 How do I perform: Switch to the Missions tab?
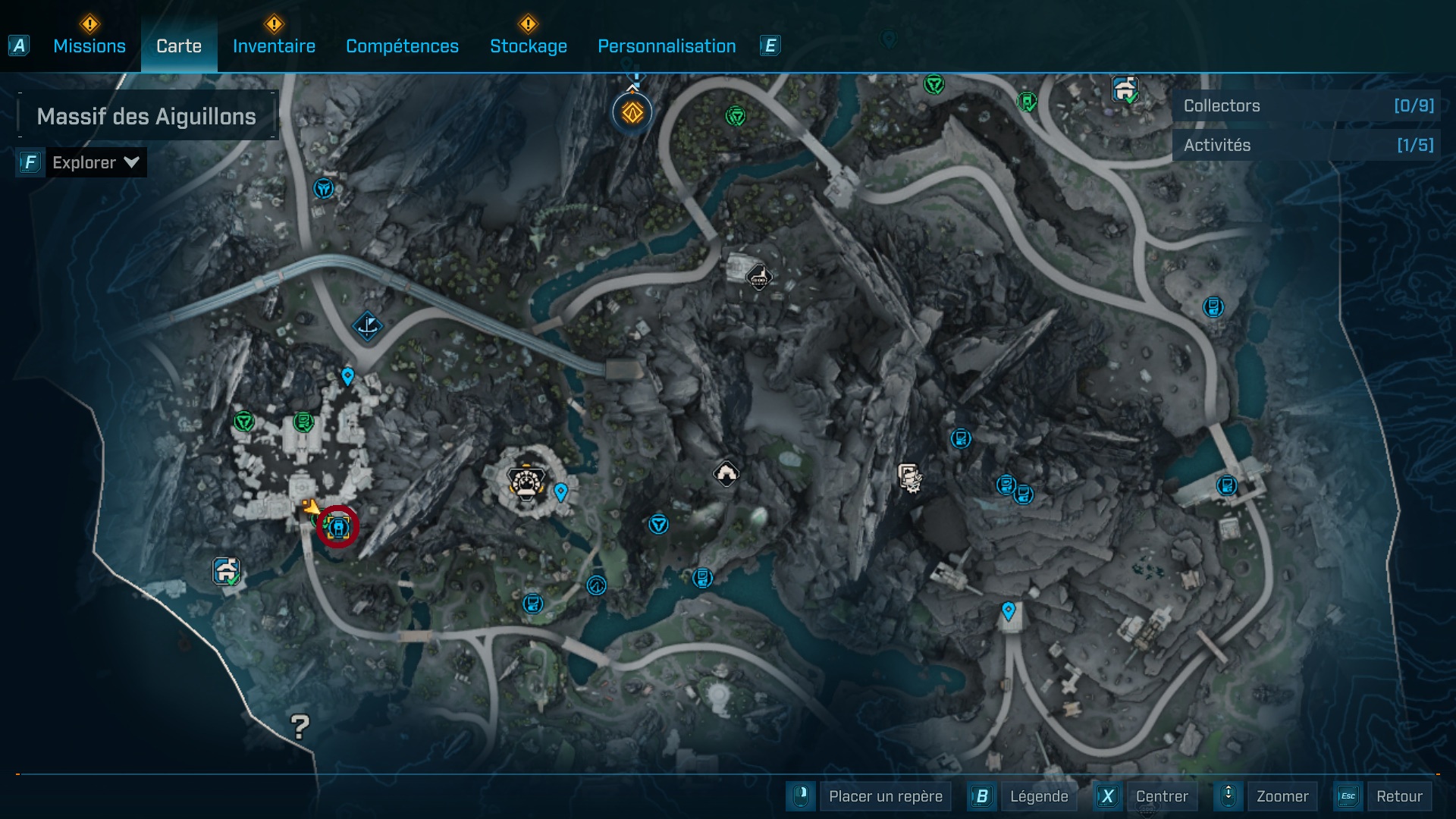click(89, 46)
